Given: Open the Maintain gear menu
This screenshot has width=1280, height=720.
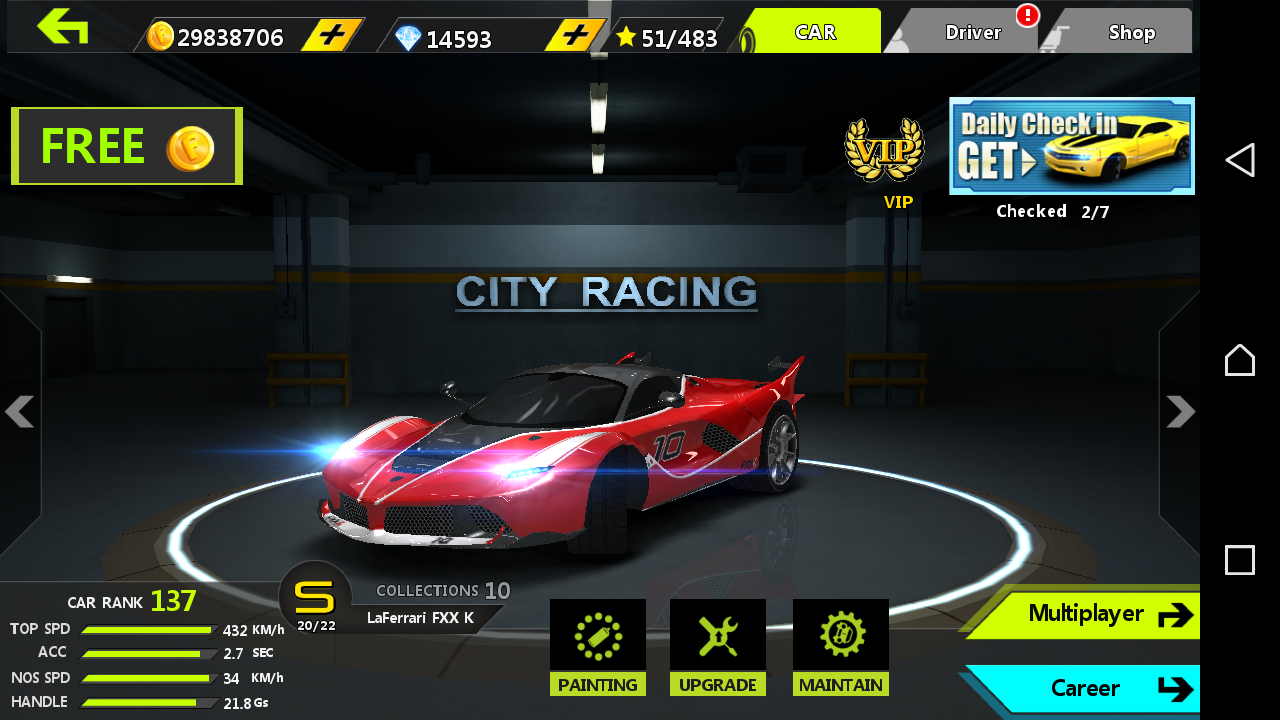Looking at the screenshot, I should (840, 645).
